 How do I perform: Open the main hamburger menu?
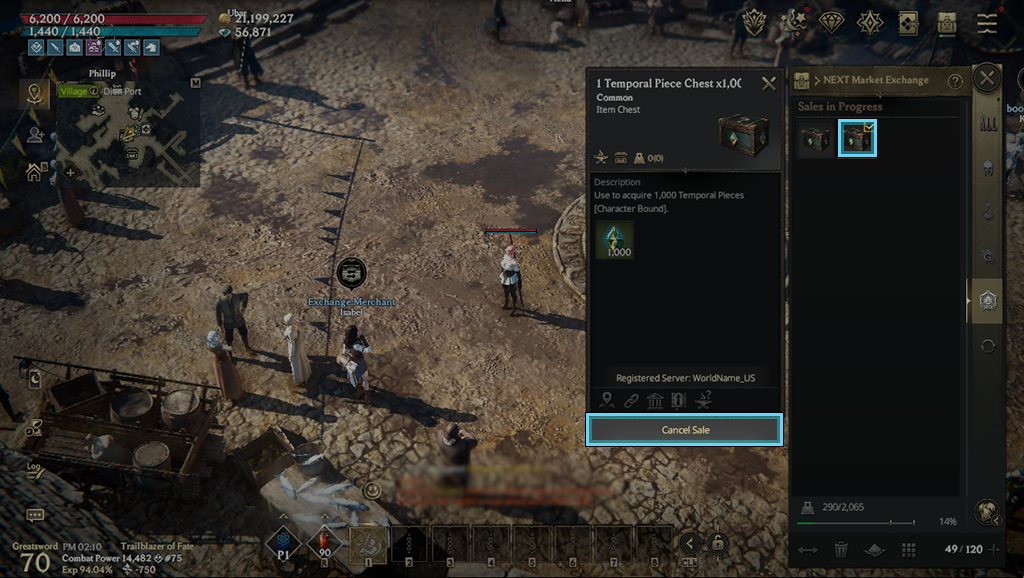click(987, 23)
